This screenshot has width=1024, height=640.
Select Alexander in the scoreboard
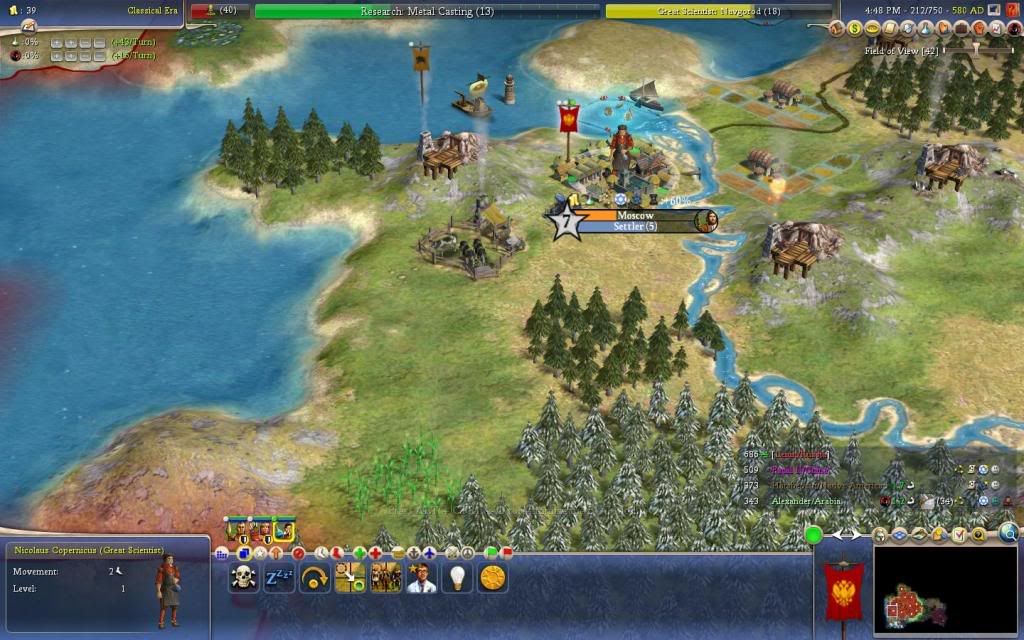pos(804,500)
